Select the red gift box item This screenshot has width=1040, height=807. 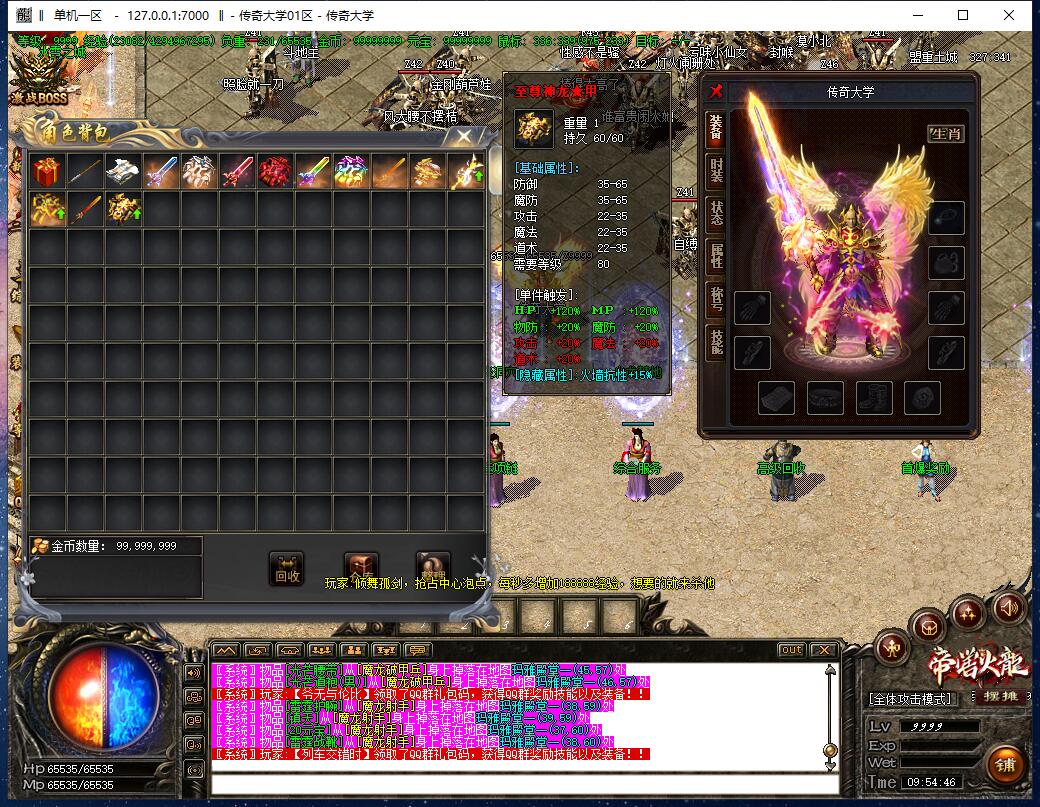coord(46,172)
